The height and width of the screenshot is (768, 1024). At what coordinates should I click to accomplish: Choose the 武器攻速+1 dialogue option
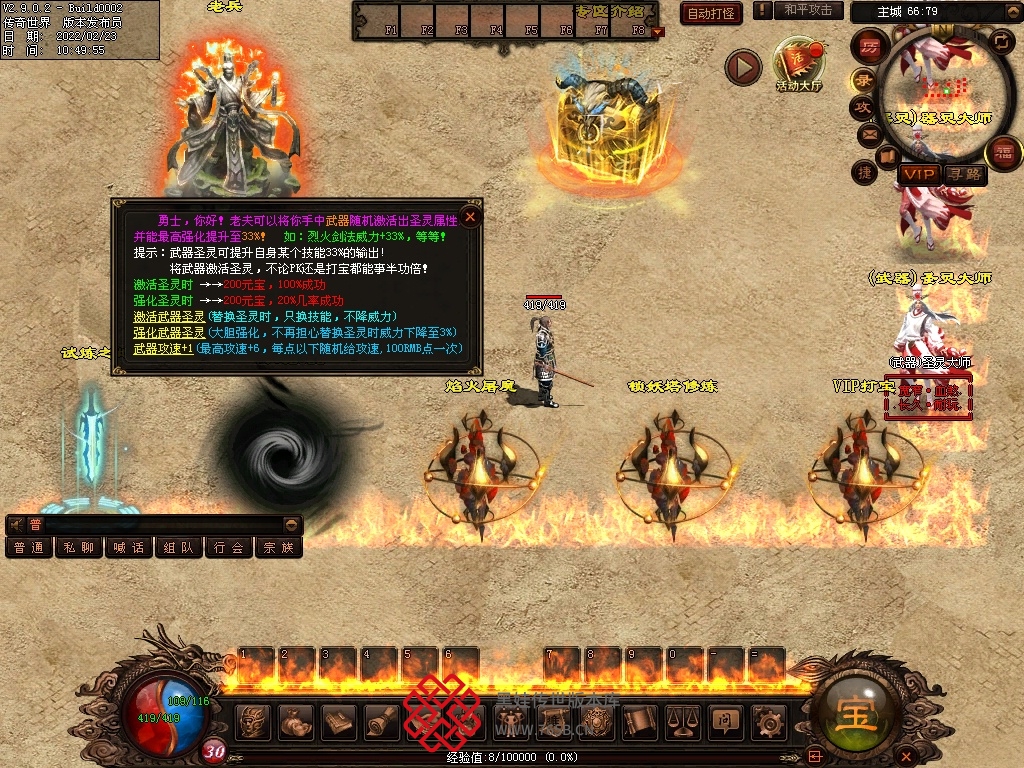pos(163,348)
